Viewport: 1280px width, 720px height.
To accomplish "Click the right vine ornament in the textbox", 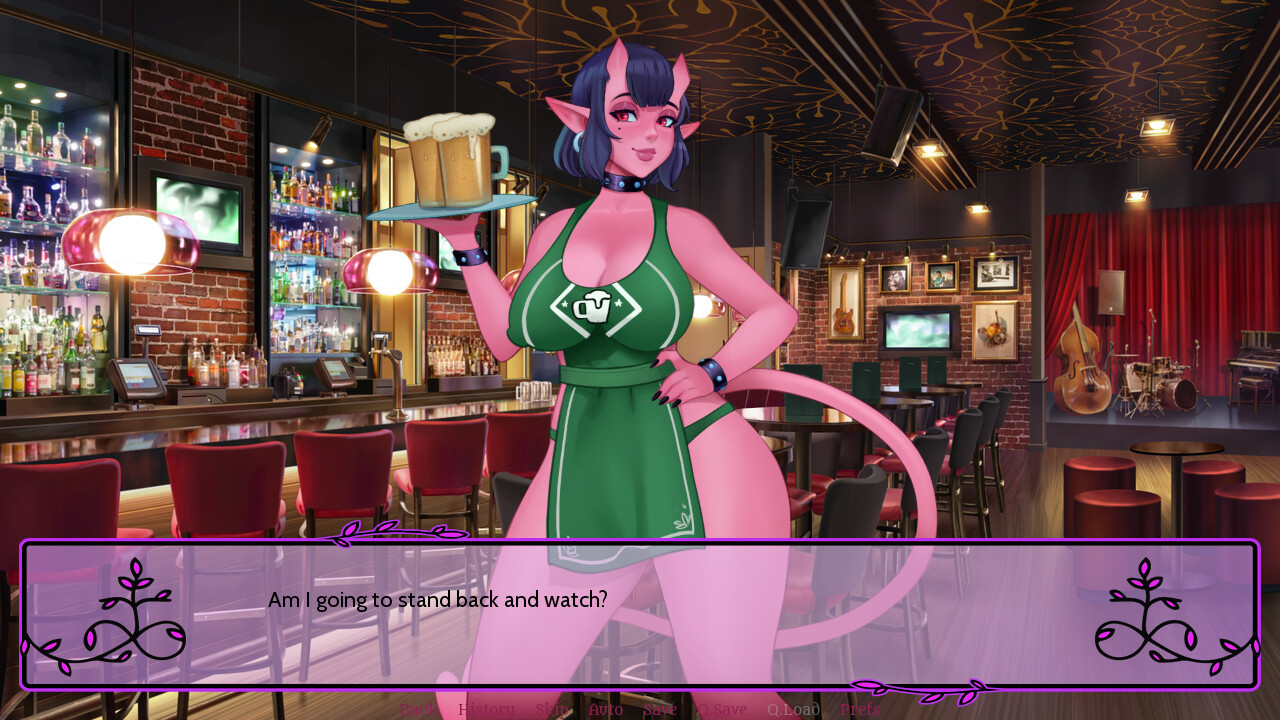I will click(x=1145, y=615).
